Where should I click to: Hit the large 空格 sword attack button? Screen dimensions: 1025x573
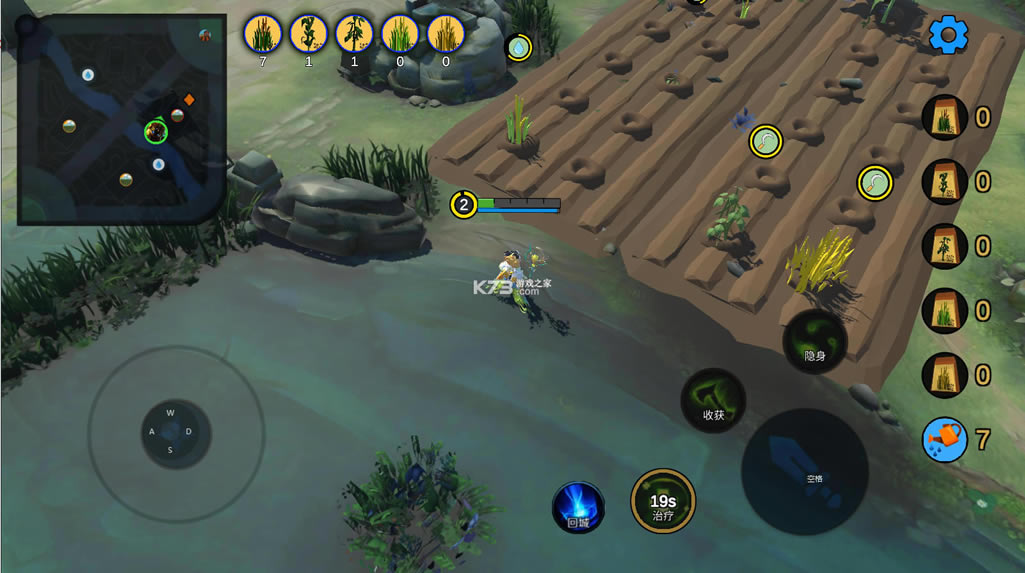click(803, 471)
